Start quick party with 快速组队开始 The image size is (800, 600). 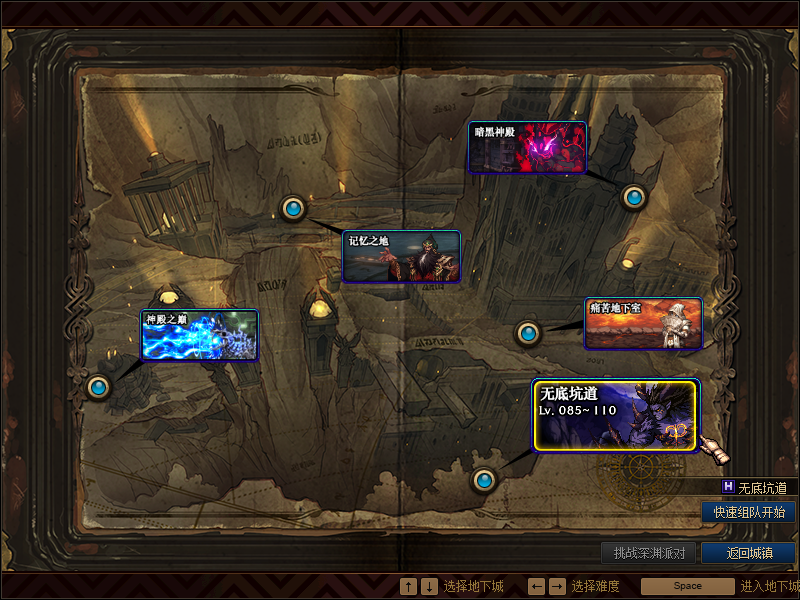(749, 512)
